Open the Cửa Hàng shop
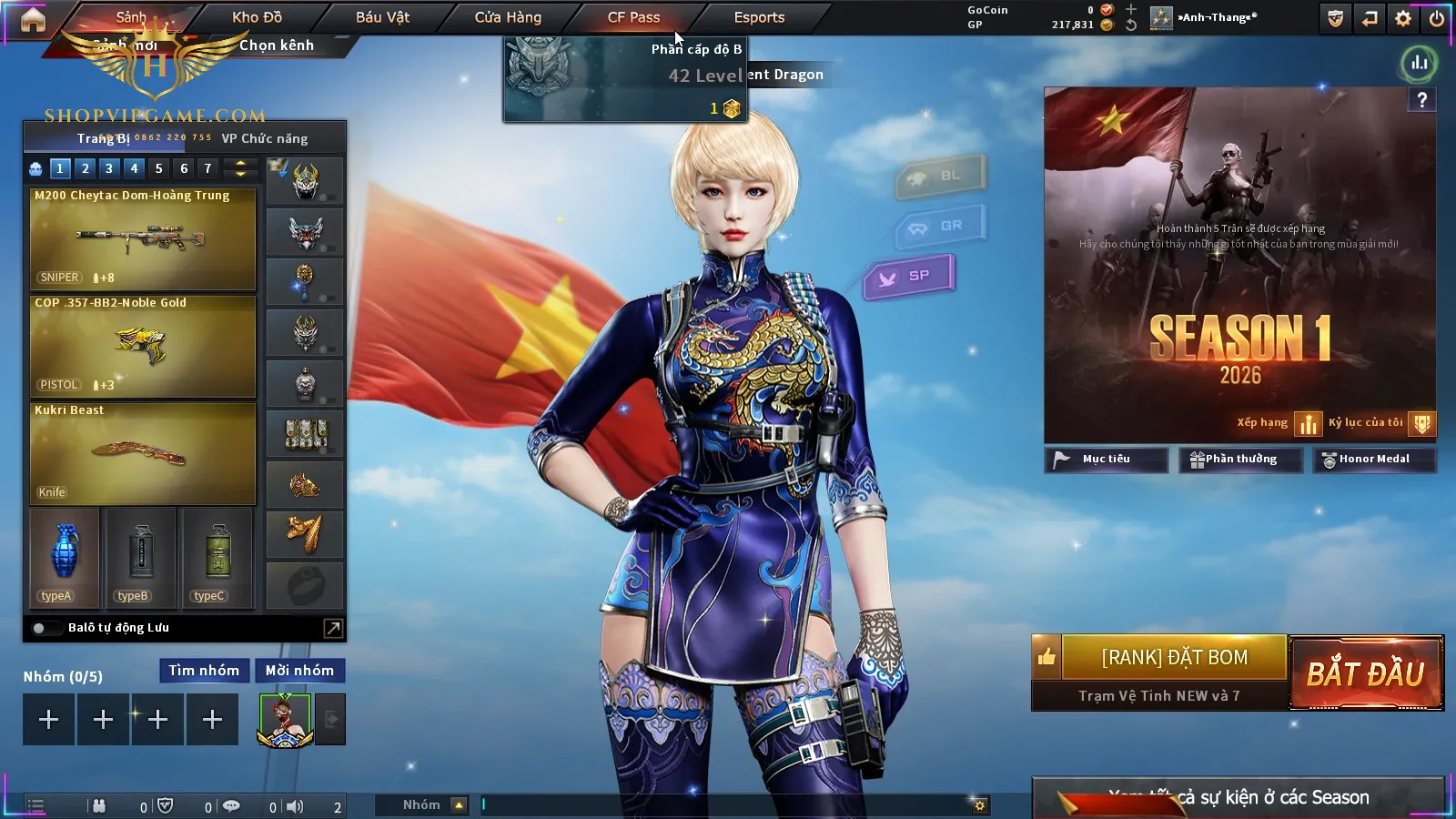 click(x=508, y=17)
